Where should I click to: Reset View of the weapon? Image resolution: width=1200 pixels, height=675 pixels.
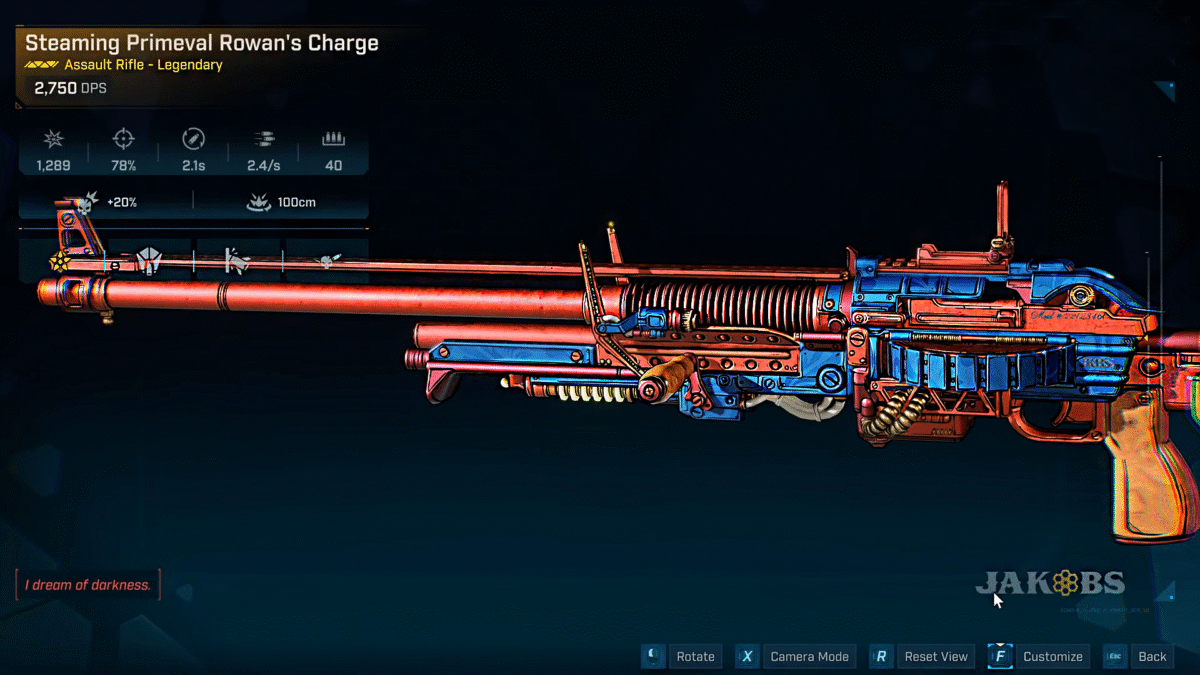tap(935, 657)
